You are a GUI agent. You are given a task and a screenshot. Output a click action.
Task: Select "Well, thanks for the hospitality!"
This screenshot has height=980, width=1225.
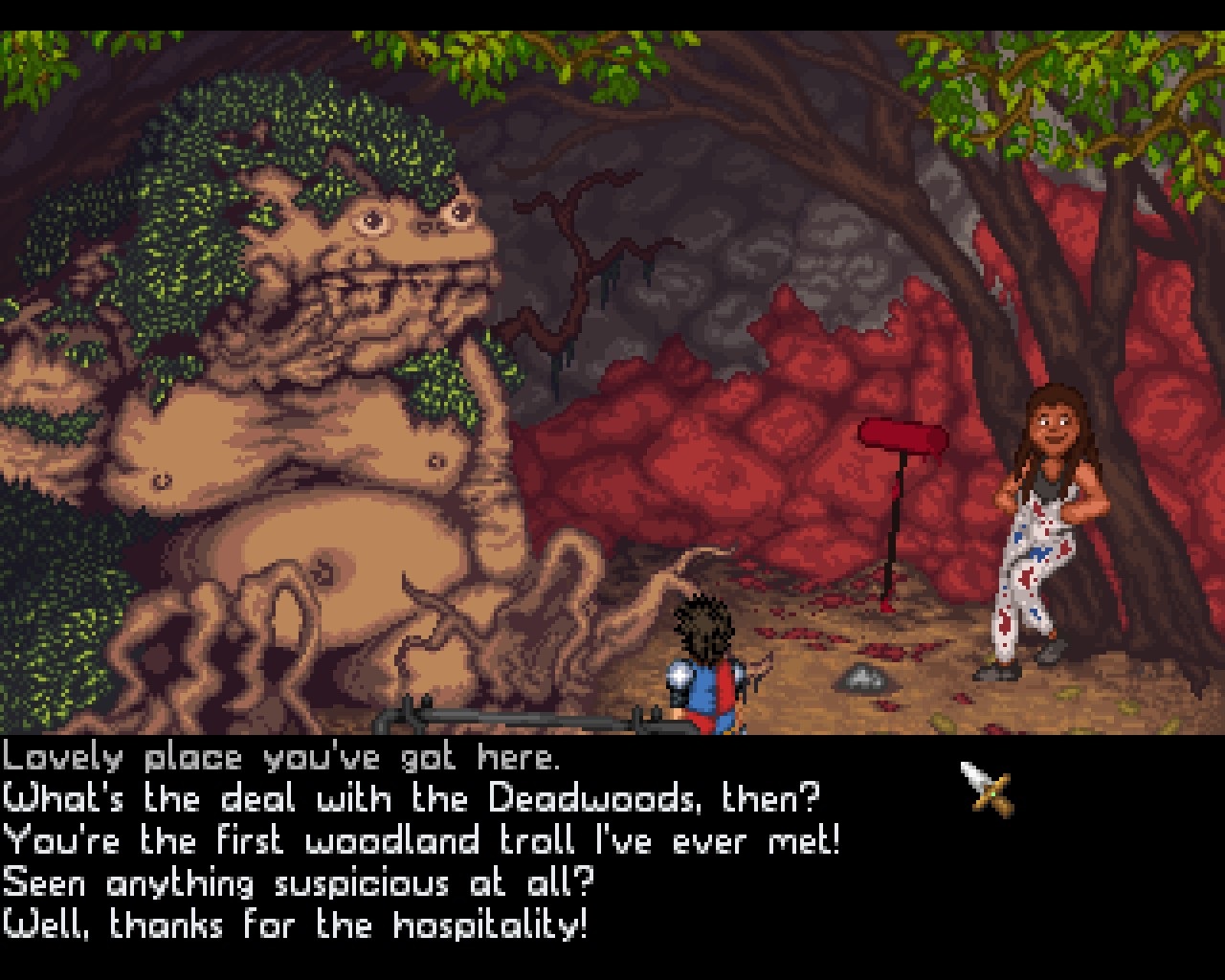click(x=295, y=925)
